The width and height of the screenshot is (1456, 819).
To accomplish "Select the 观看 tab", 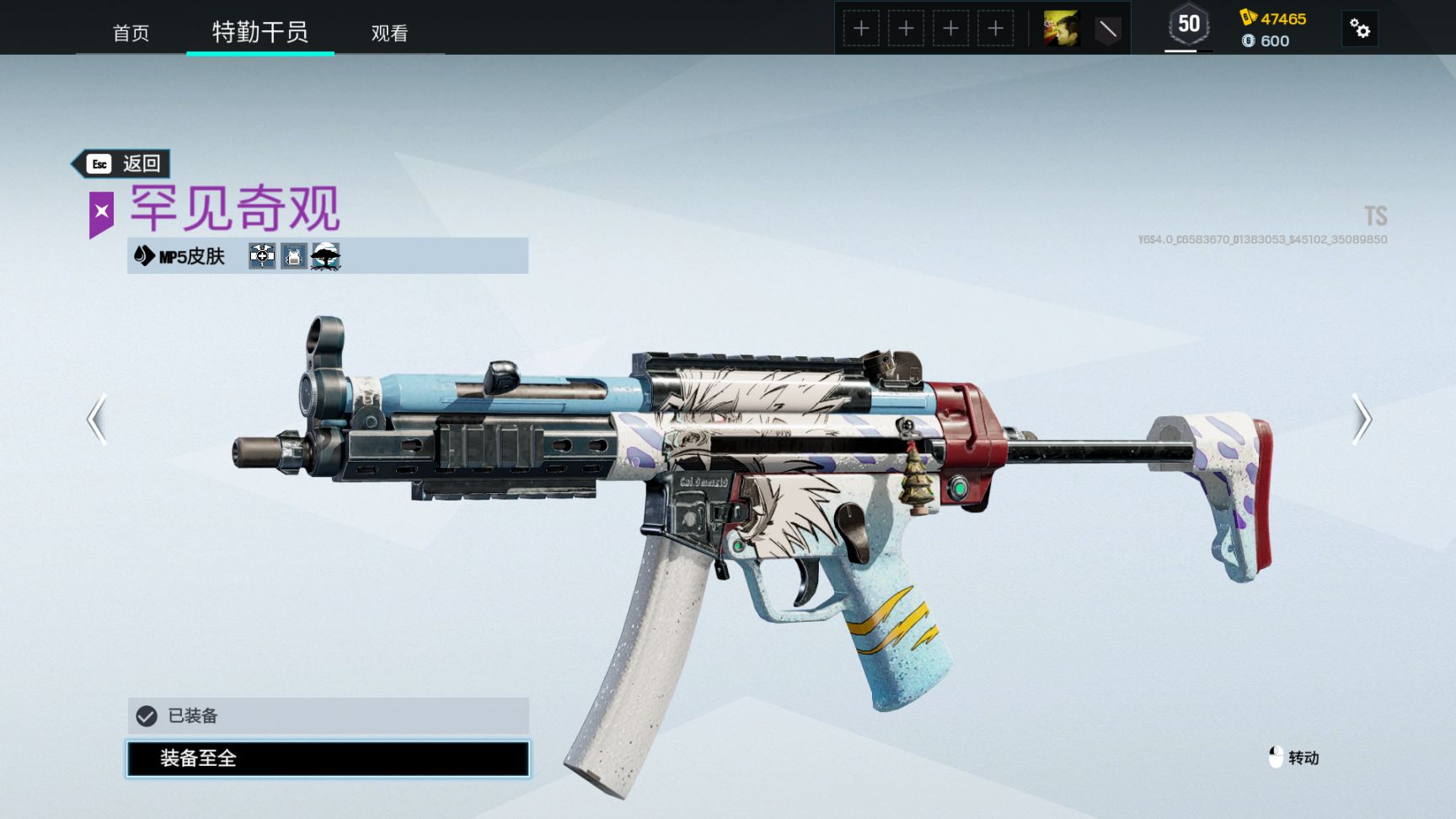I will tap(389, 33).
